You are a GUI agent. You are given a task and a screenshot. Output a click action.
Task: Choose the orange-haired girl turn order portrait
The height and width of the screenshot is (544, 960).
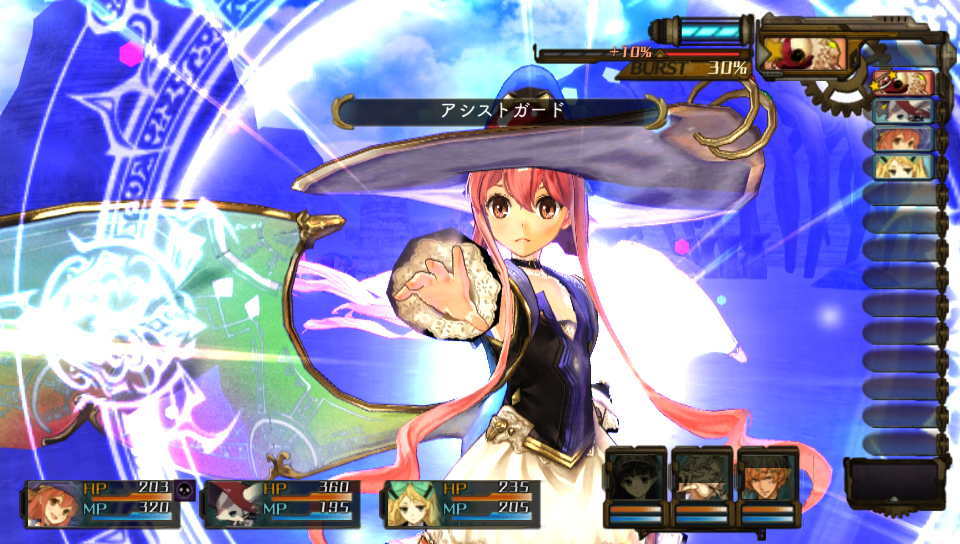tap(903, 139)
